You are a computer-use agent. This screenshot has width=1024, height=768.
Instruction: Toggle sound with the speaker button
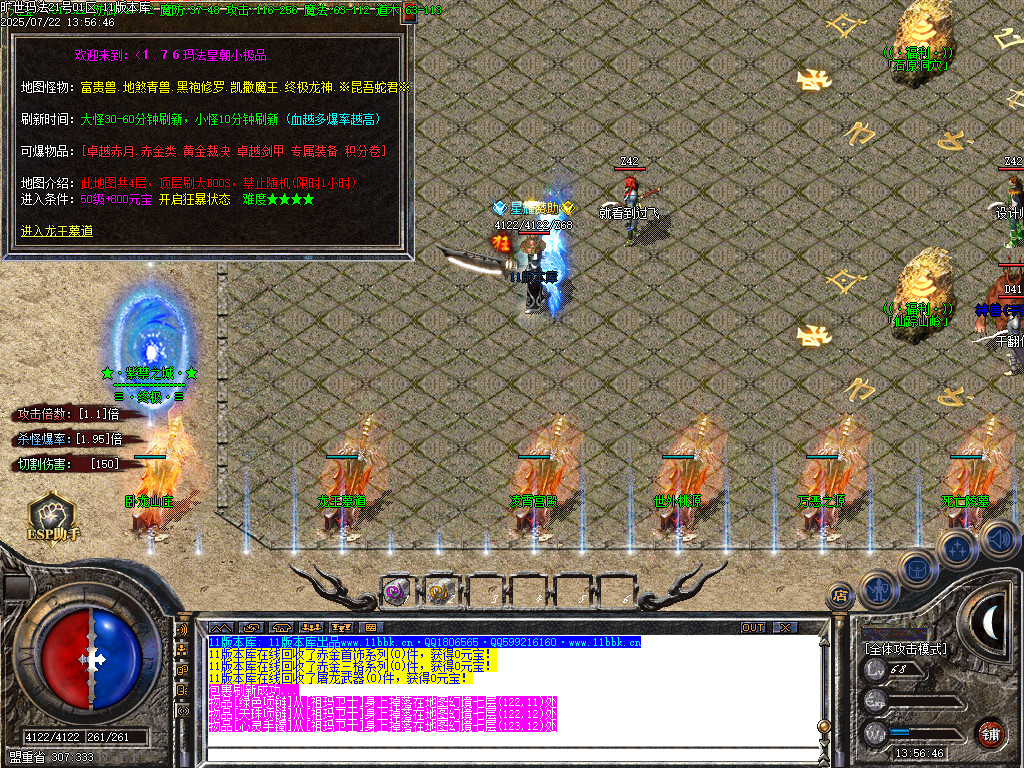point(998,538)
